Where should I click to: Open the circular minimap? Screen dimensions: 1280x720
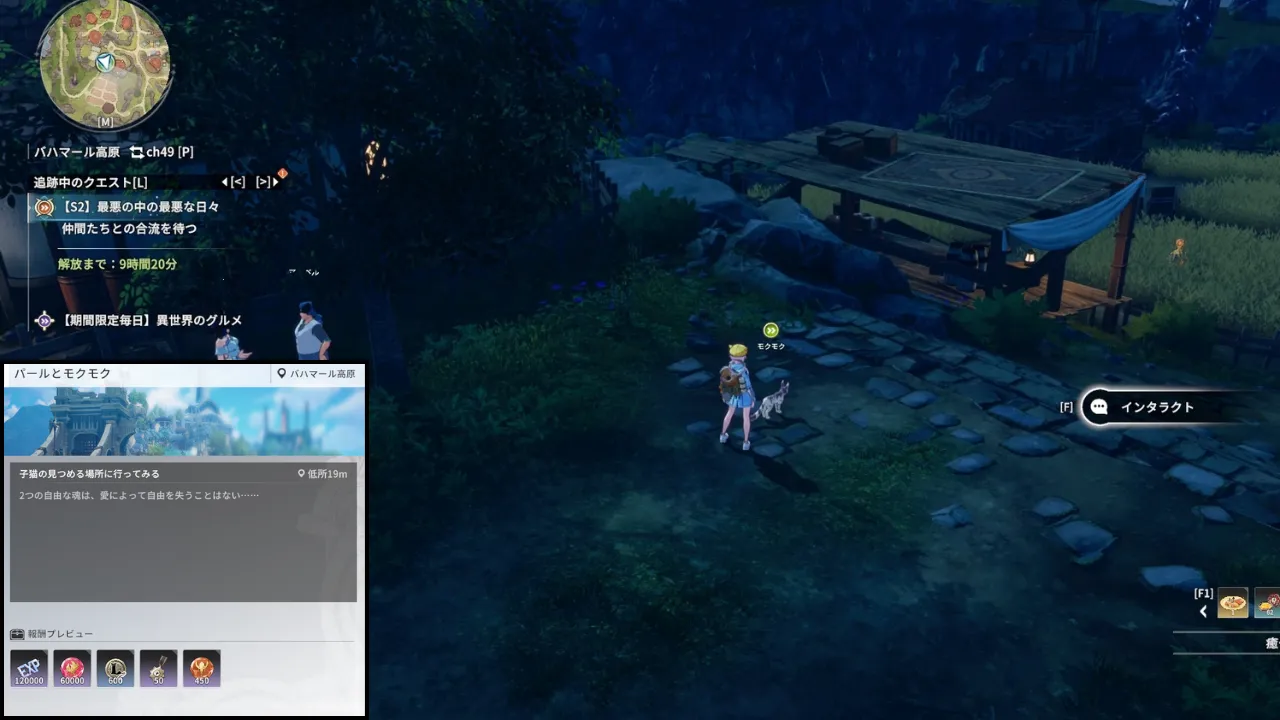click(x=104, y=63)
